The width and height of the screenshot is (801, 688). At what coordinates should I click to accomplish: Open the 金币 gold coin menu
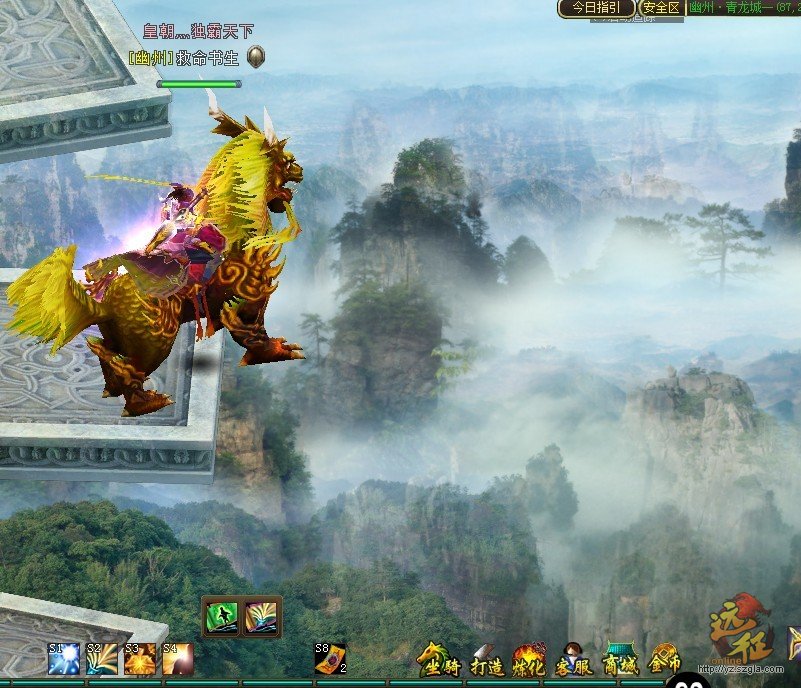coord(665,660)
